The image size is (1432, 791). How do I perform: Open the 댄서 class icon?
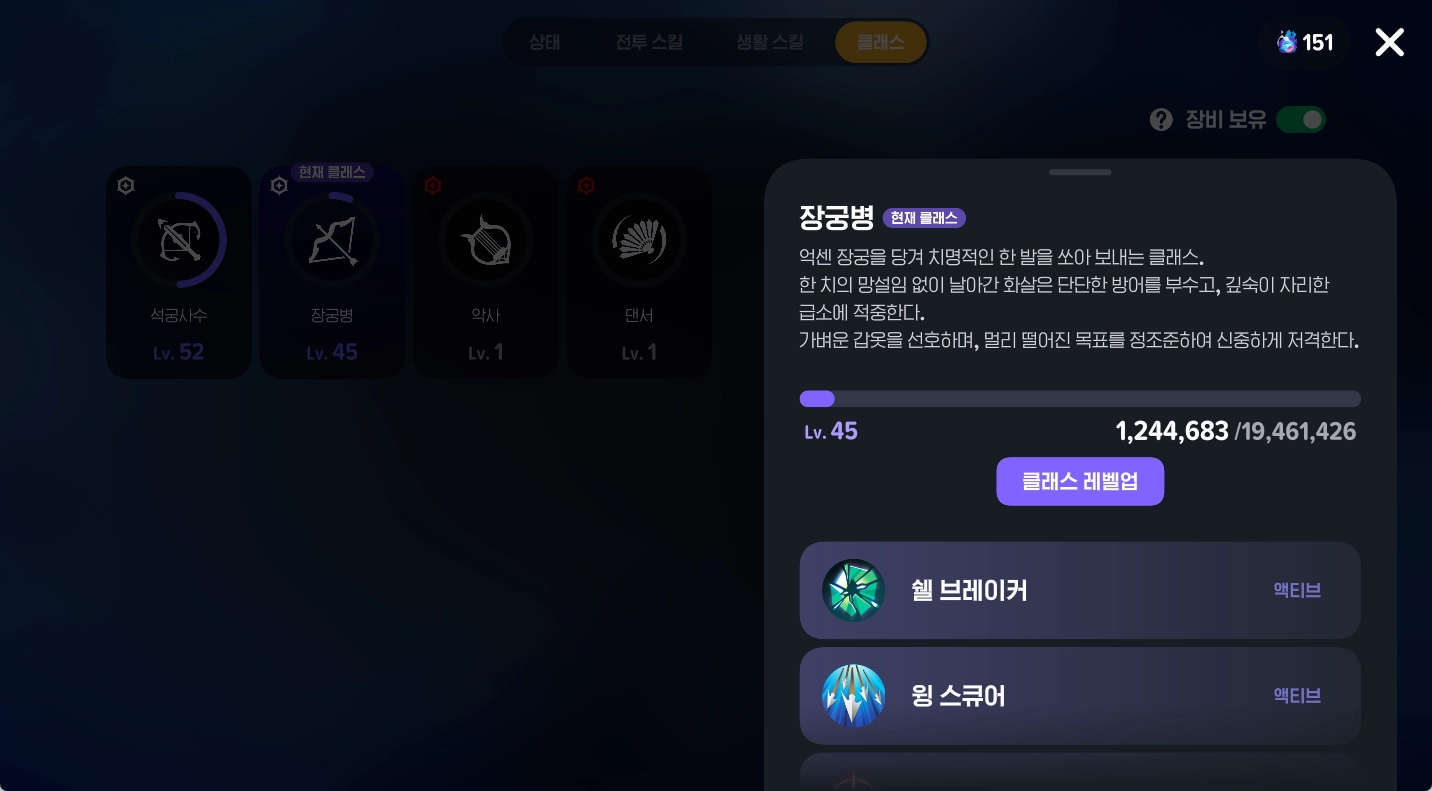tap(639, 240)
